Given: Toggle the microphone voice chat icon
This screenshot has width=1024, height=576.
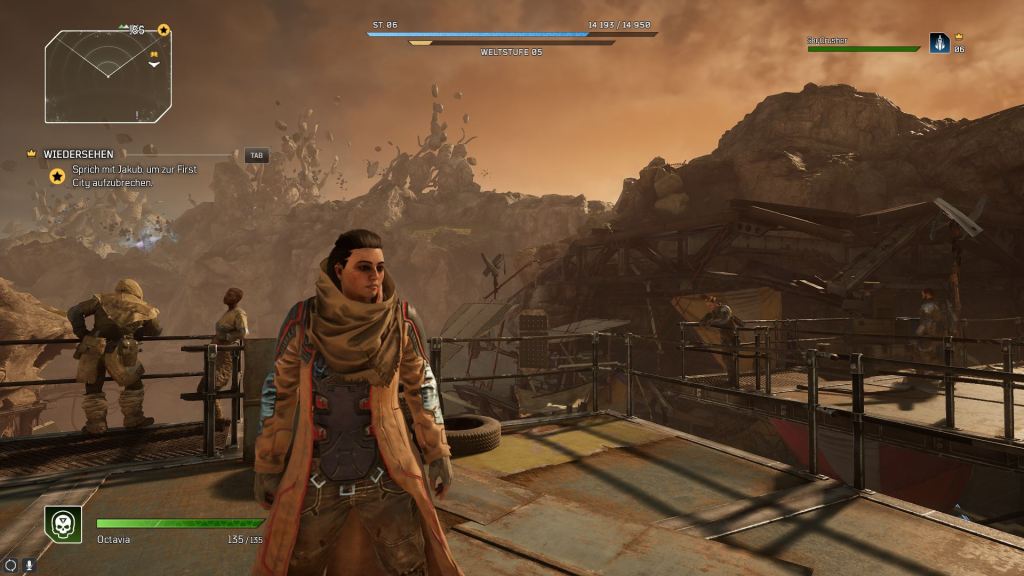Looking at the screenshot, I should [x=28, y=565].
